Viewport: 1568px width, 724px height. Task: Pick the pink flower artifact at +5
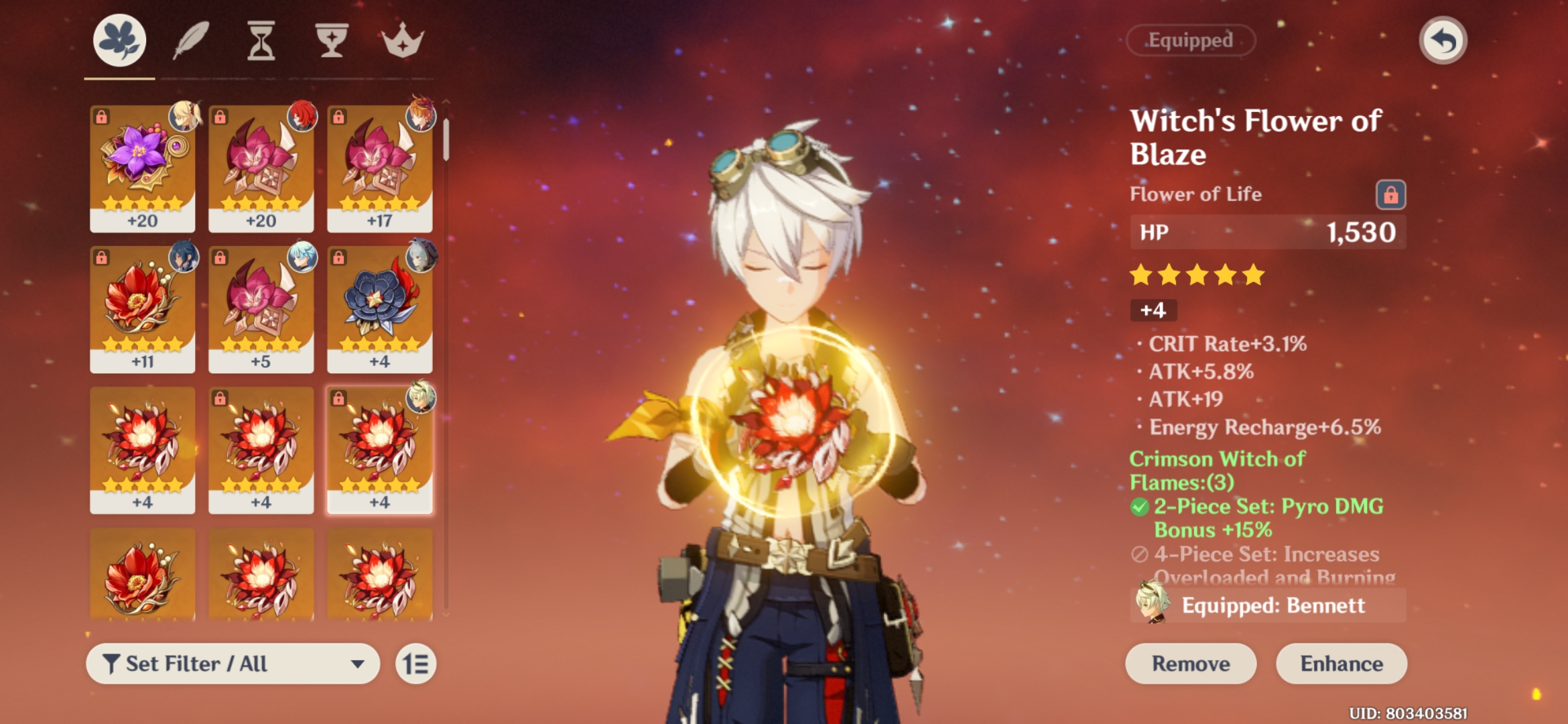(261, 308)
